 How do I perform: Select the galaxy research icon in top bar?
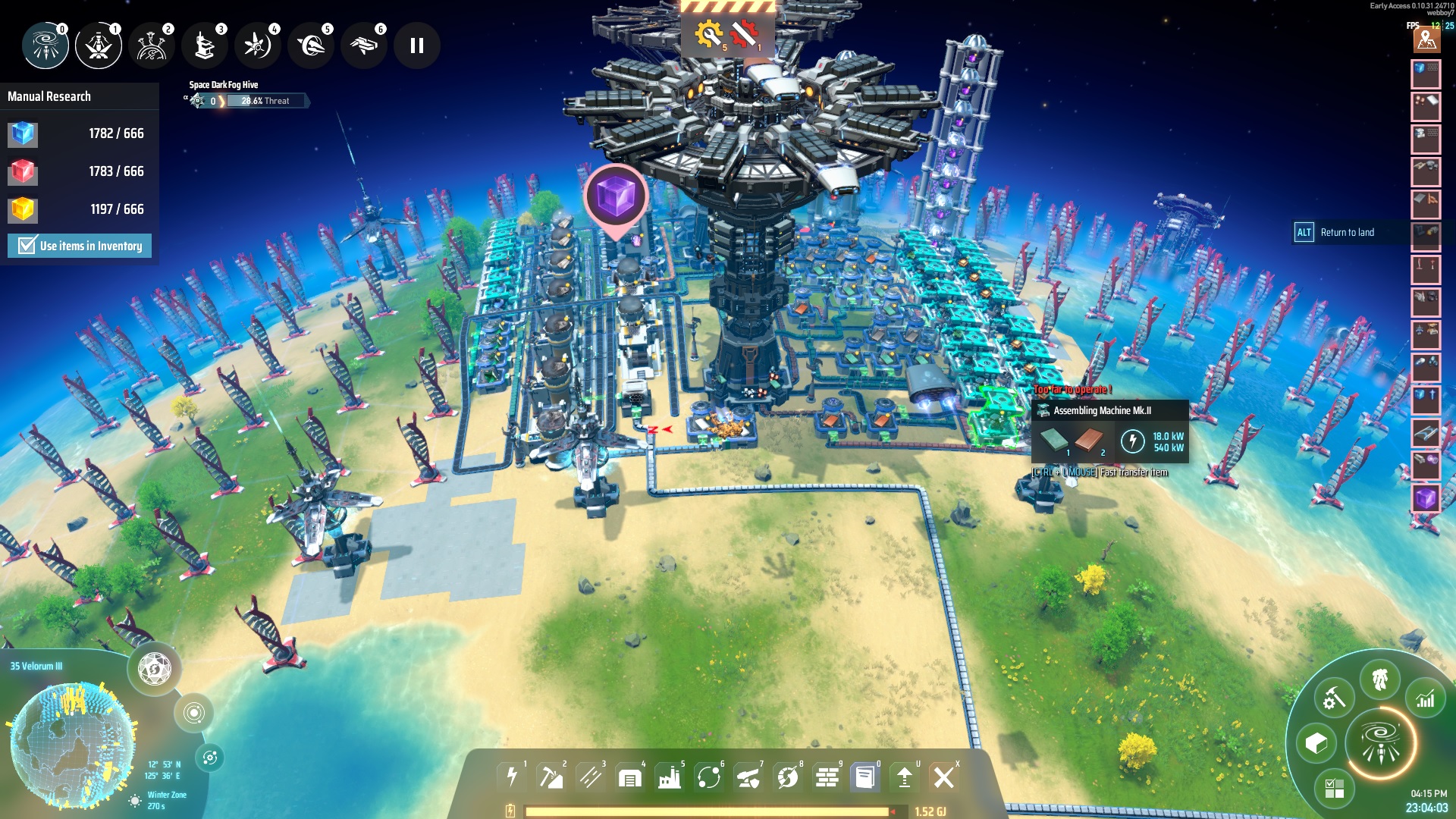click(x=45, y=45)
